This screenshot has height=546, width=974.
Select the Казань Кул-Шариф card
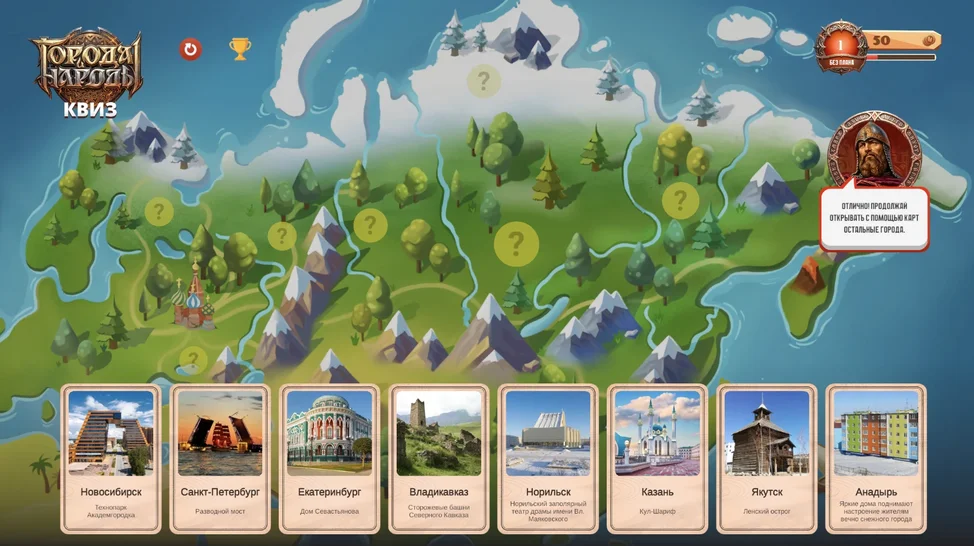point(657,458)
